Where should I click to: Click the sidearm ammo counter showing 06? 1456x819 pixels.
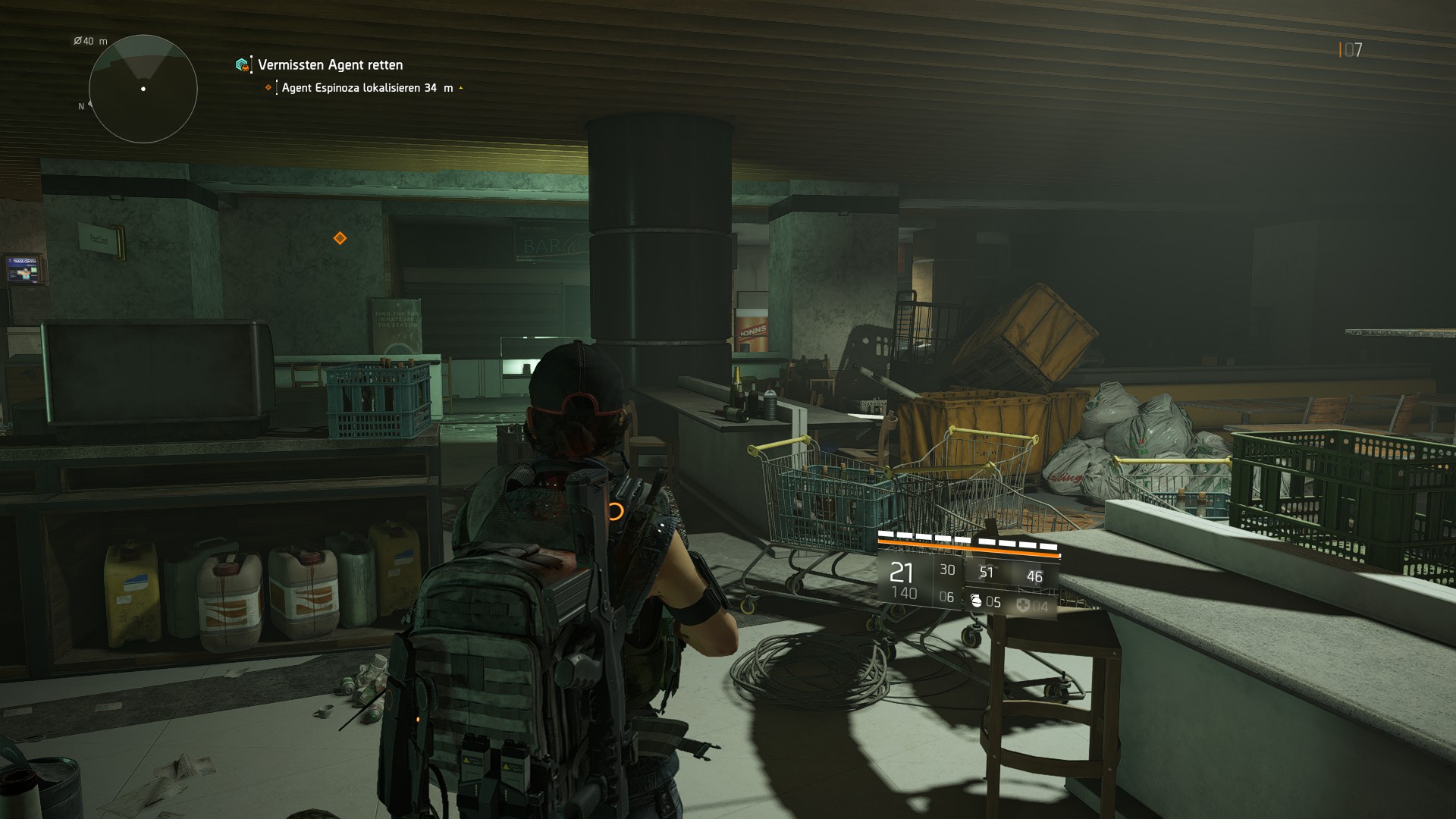click(947, 597)
